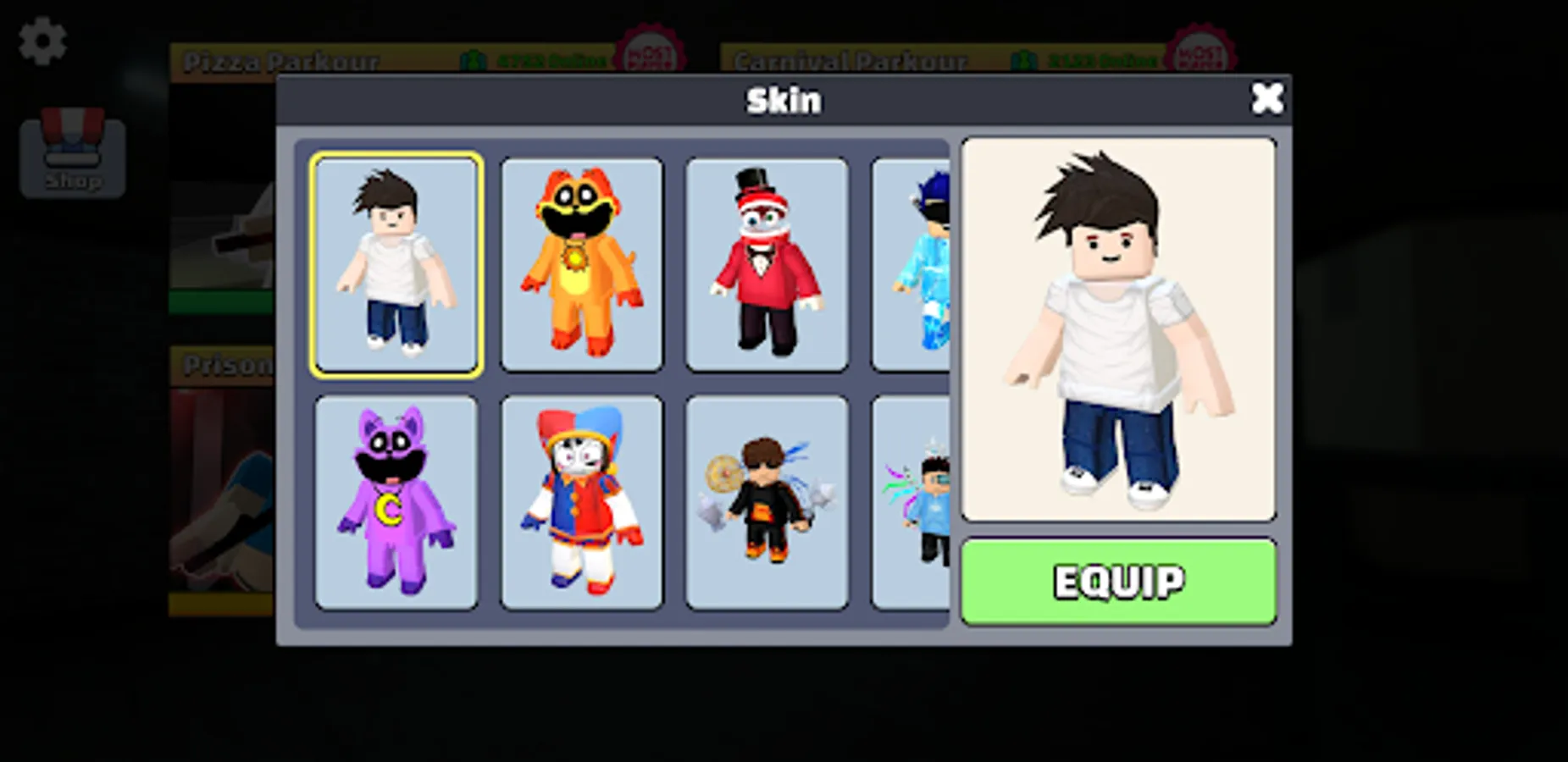Image resolution: width=1568 pixels, height=762 pixels.
Task: Select the Pomni jester skin
Action: 581,501
